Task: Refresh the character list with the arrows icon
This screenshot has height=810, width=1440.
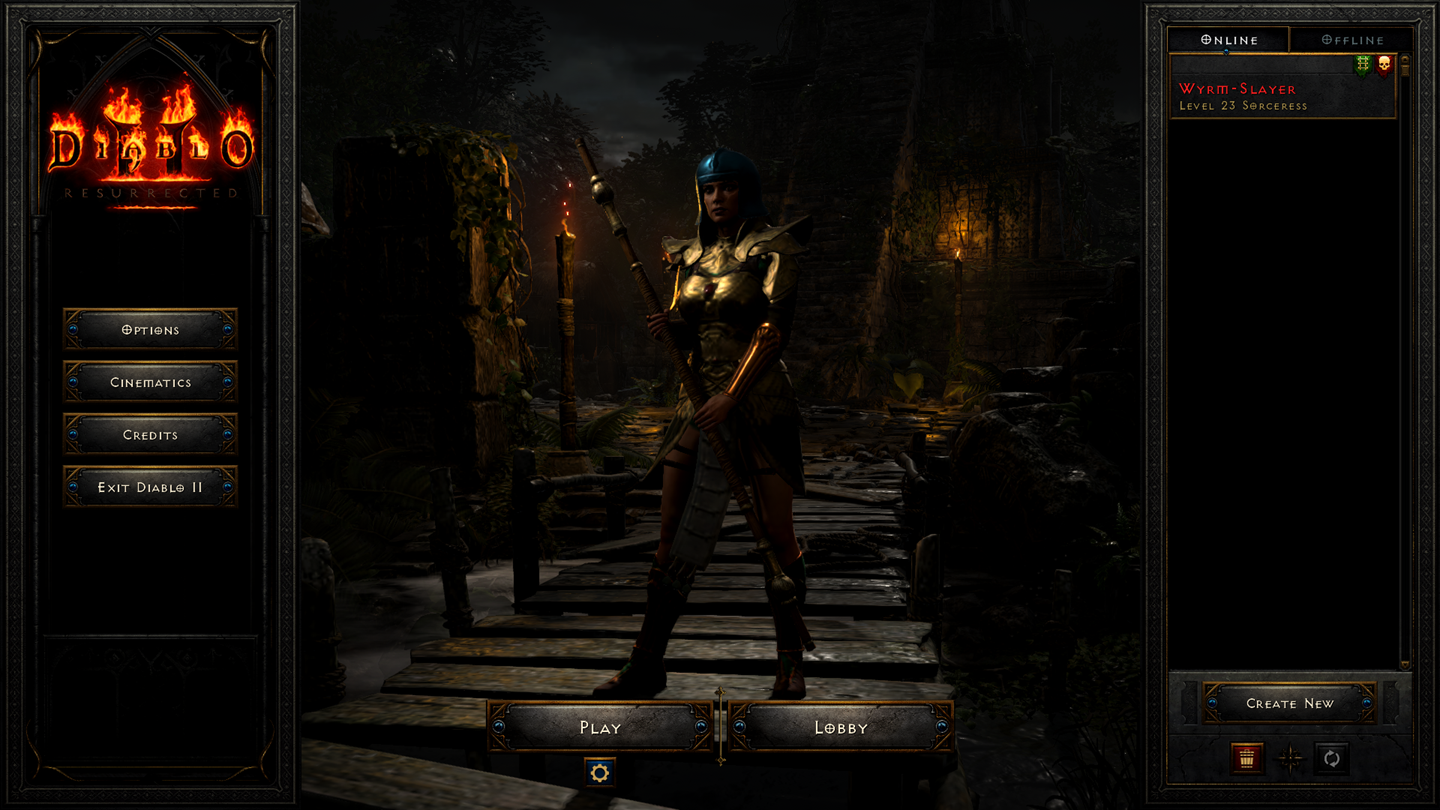Action: click(1331, 759)
